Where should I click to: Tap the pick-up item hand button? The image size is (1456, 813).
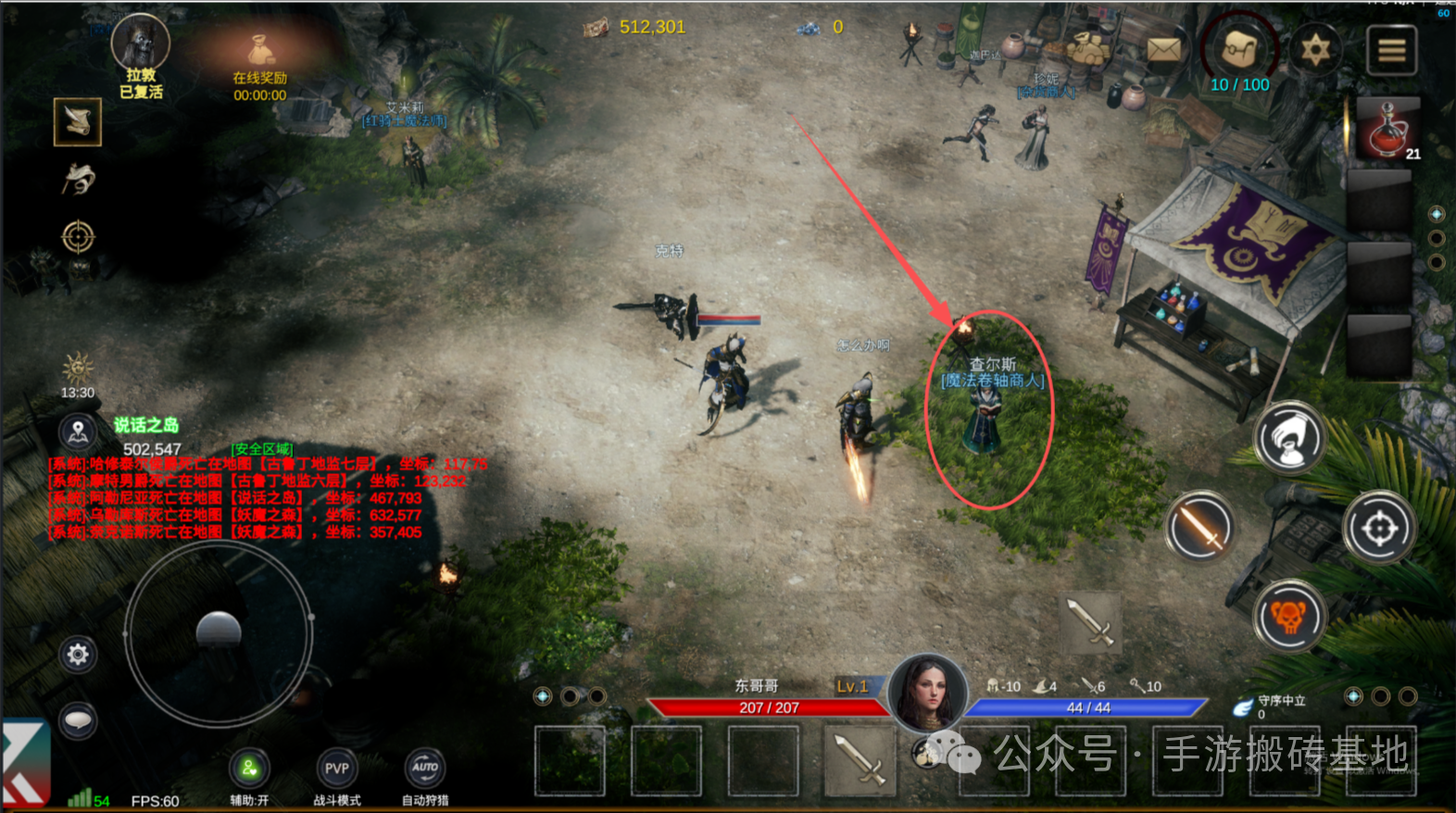(1288, 439)
